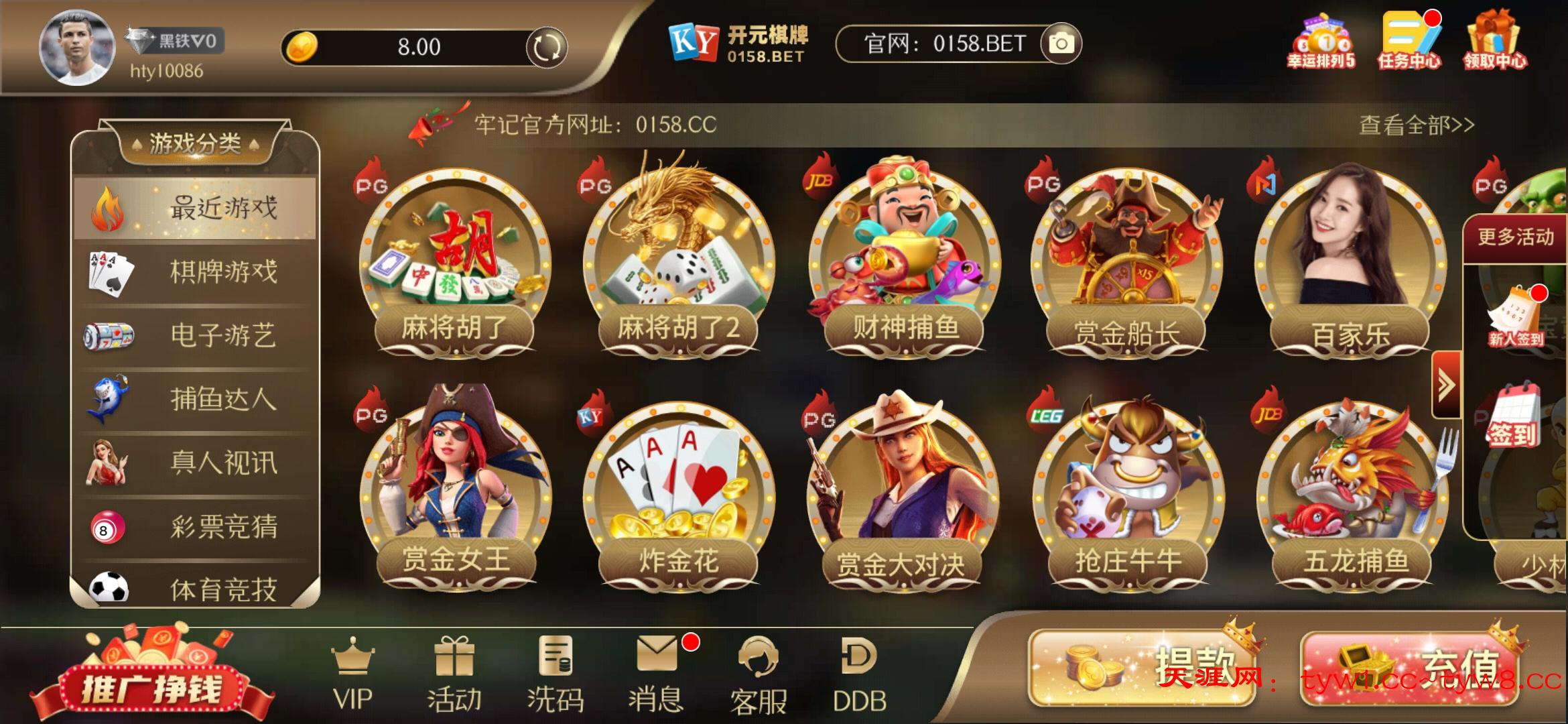Open the 新人签到 newcomer sign-in

point(1516,316)
